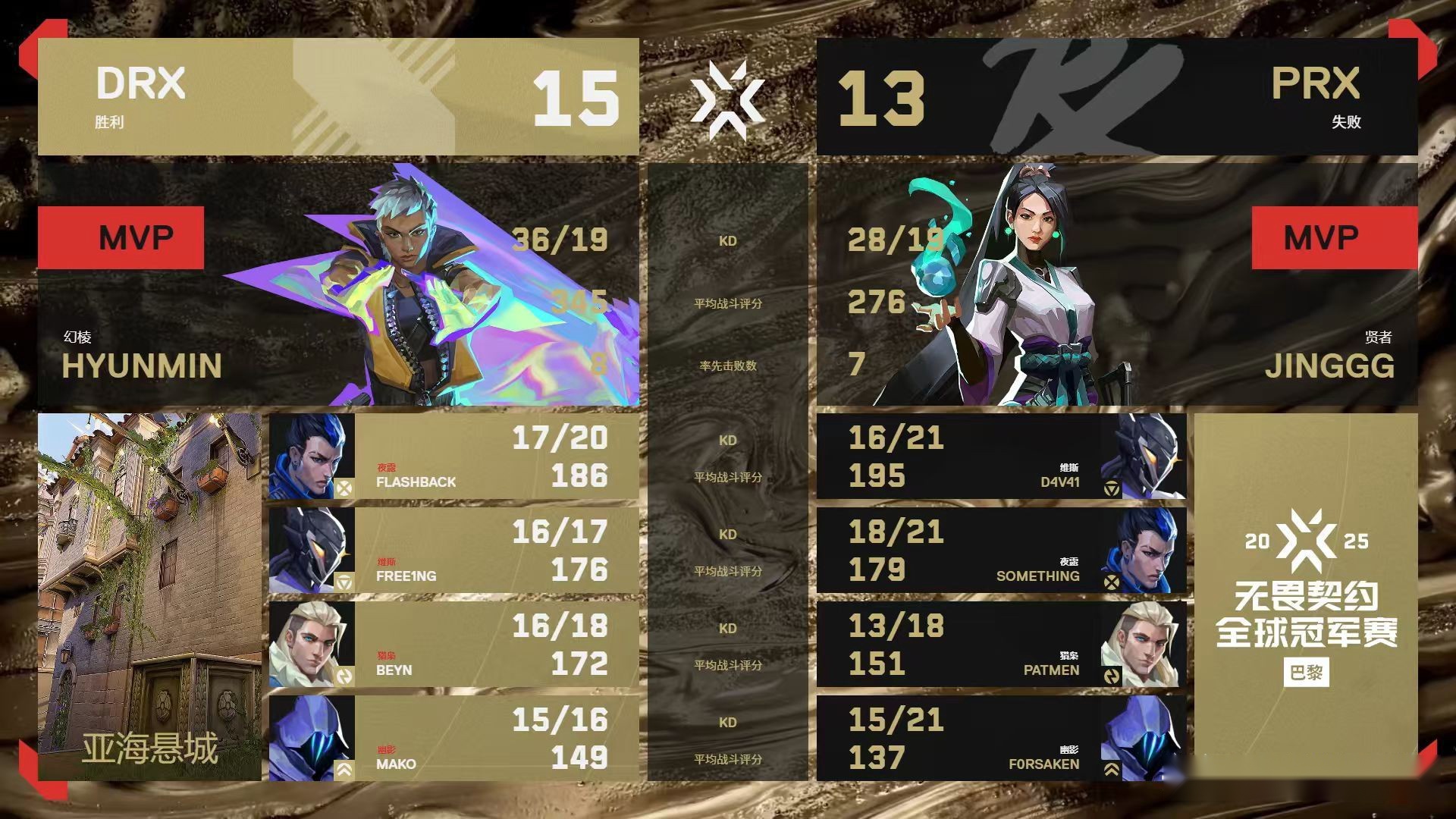1456x819 pixels.
Task: Select D4V41's player row
Action: 1001,457
